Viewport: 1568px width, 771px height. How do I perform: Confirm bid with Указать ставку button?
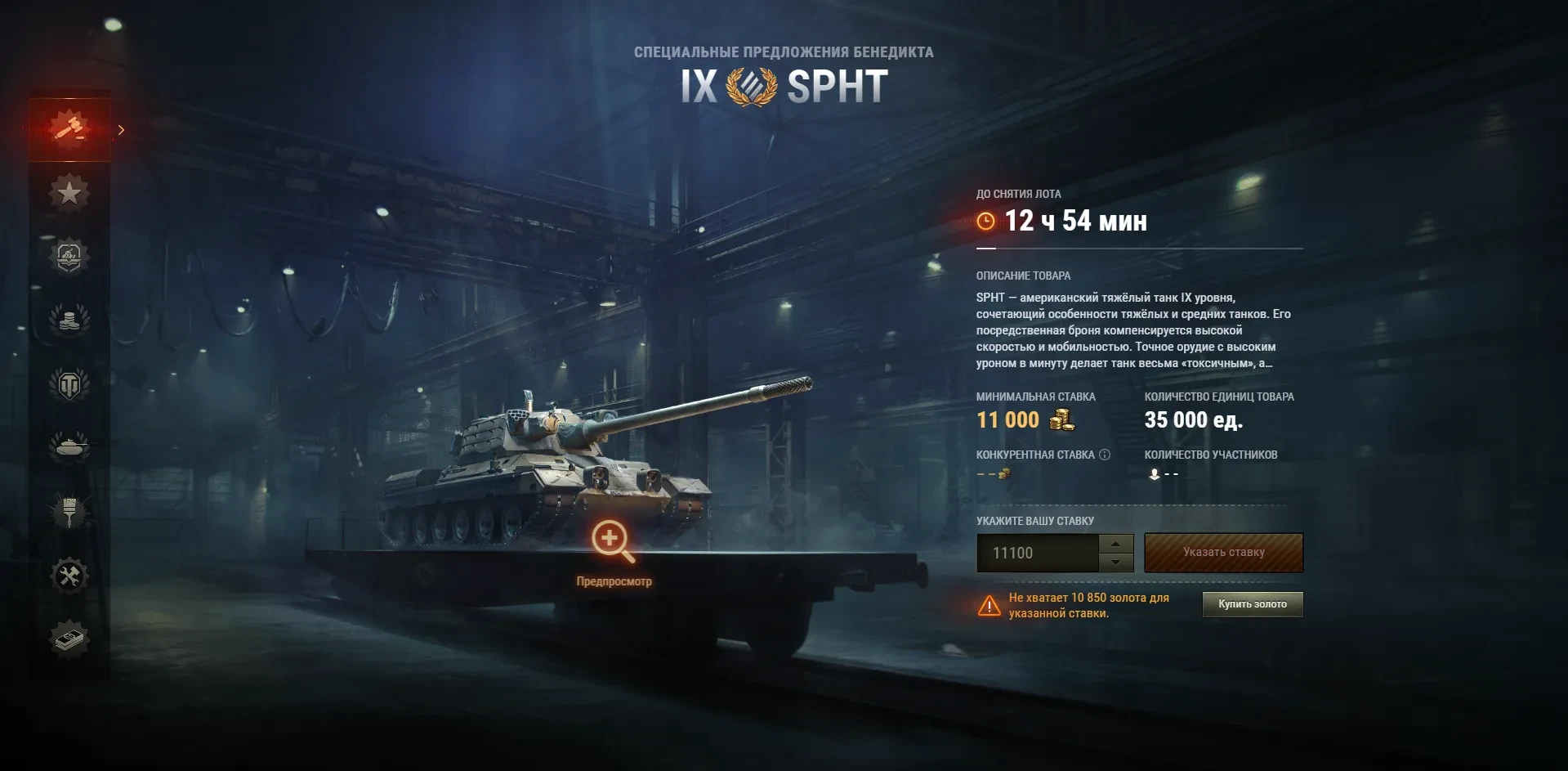point(1223,553)
